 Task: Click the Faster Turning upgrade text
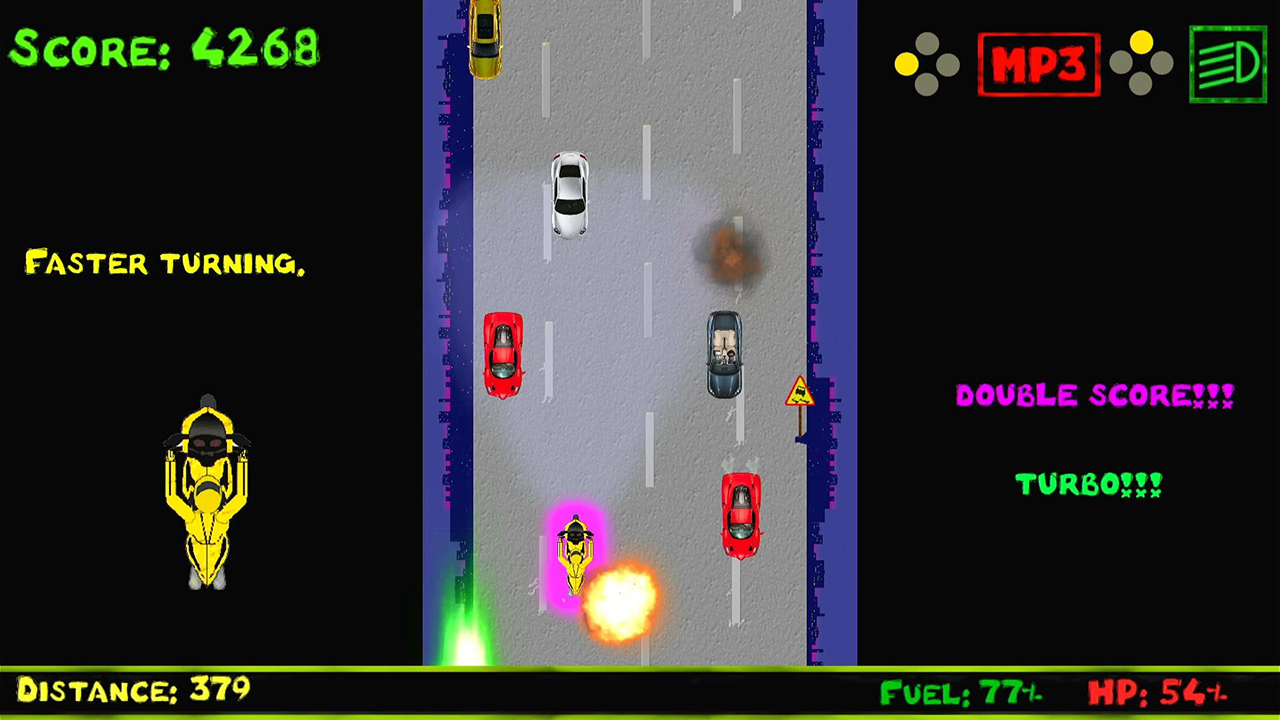pyautogui.click(x=165, y=263)
